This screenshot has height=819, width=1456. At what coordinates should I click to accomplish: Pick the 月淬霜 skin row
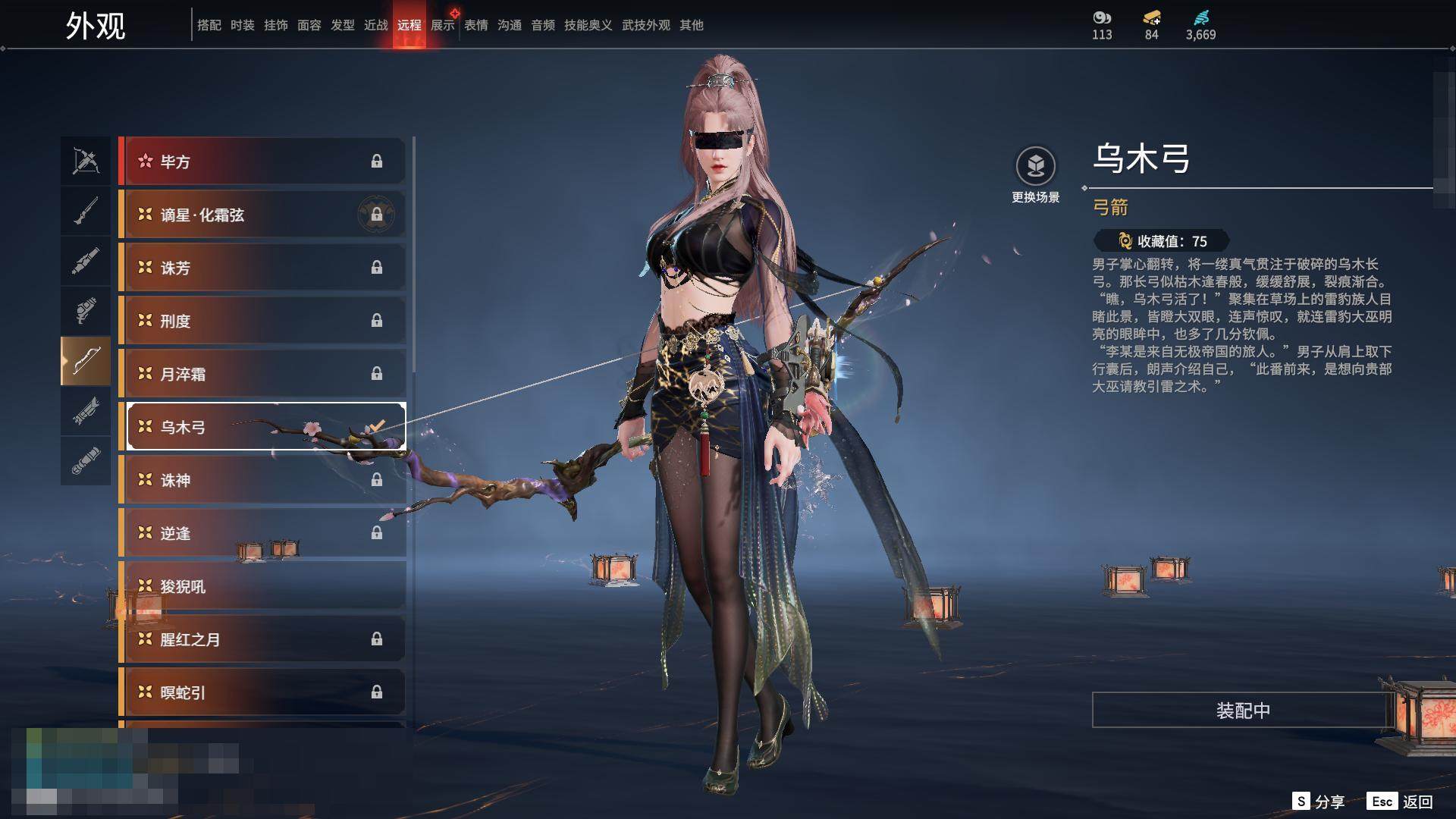(262, 374)
